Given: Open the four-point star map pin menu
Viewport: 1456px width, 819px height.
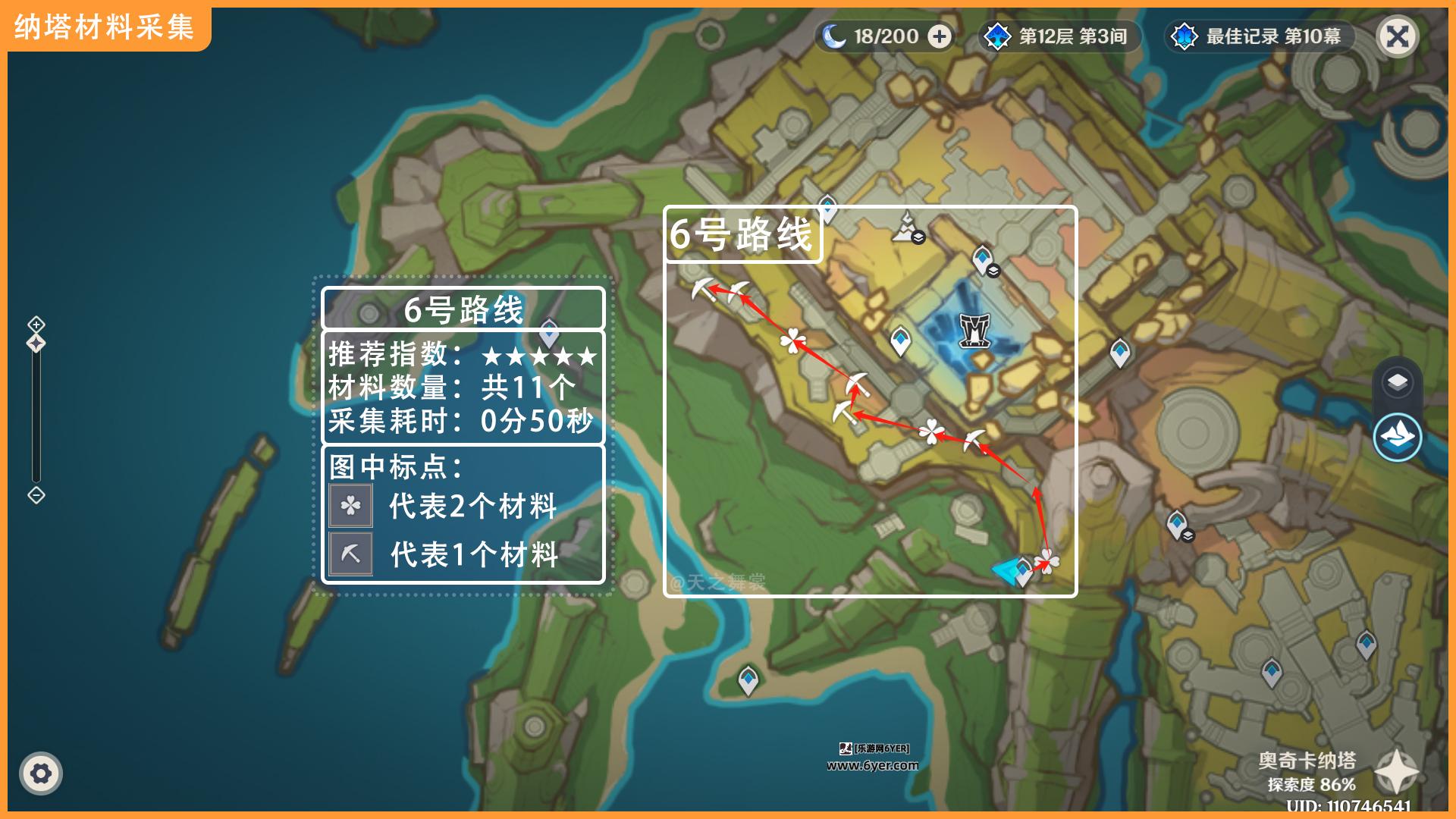Looking at the screenshot, I should click(x=1396, y=772).
